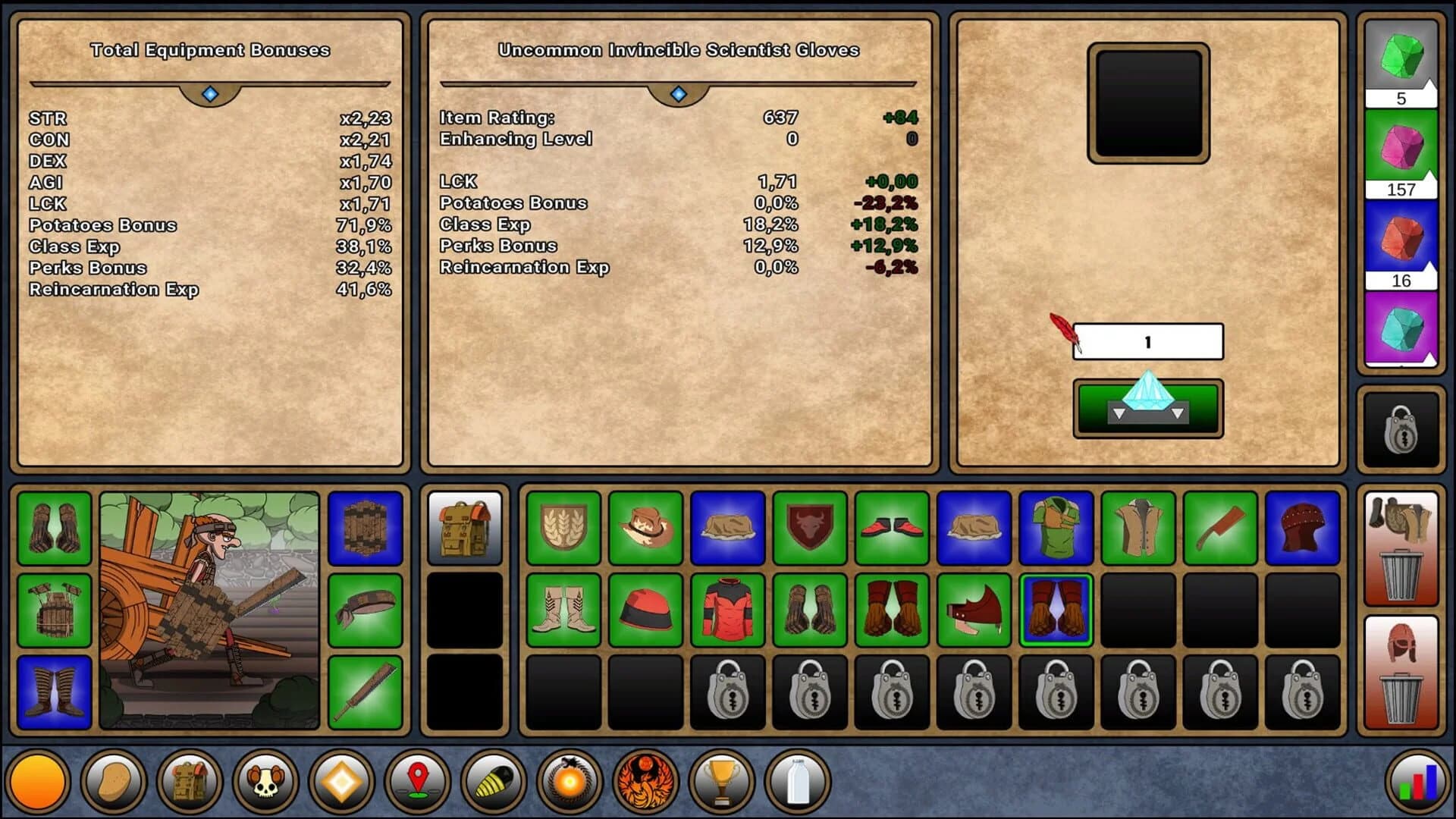
Task: Open the red map pin icon
Action: 417,781
